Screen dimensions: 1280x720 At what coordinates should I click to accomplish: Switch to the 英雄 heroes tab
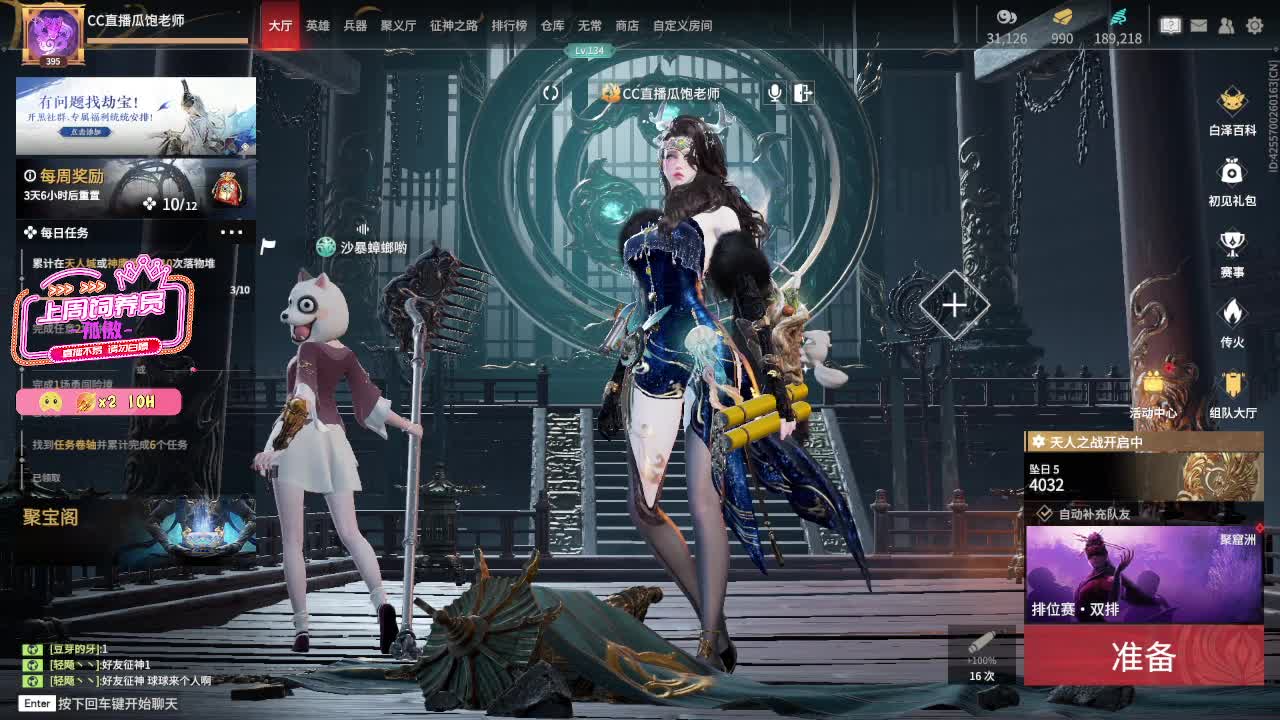(315, 26)
